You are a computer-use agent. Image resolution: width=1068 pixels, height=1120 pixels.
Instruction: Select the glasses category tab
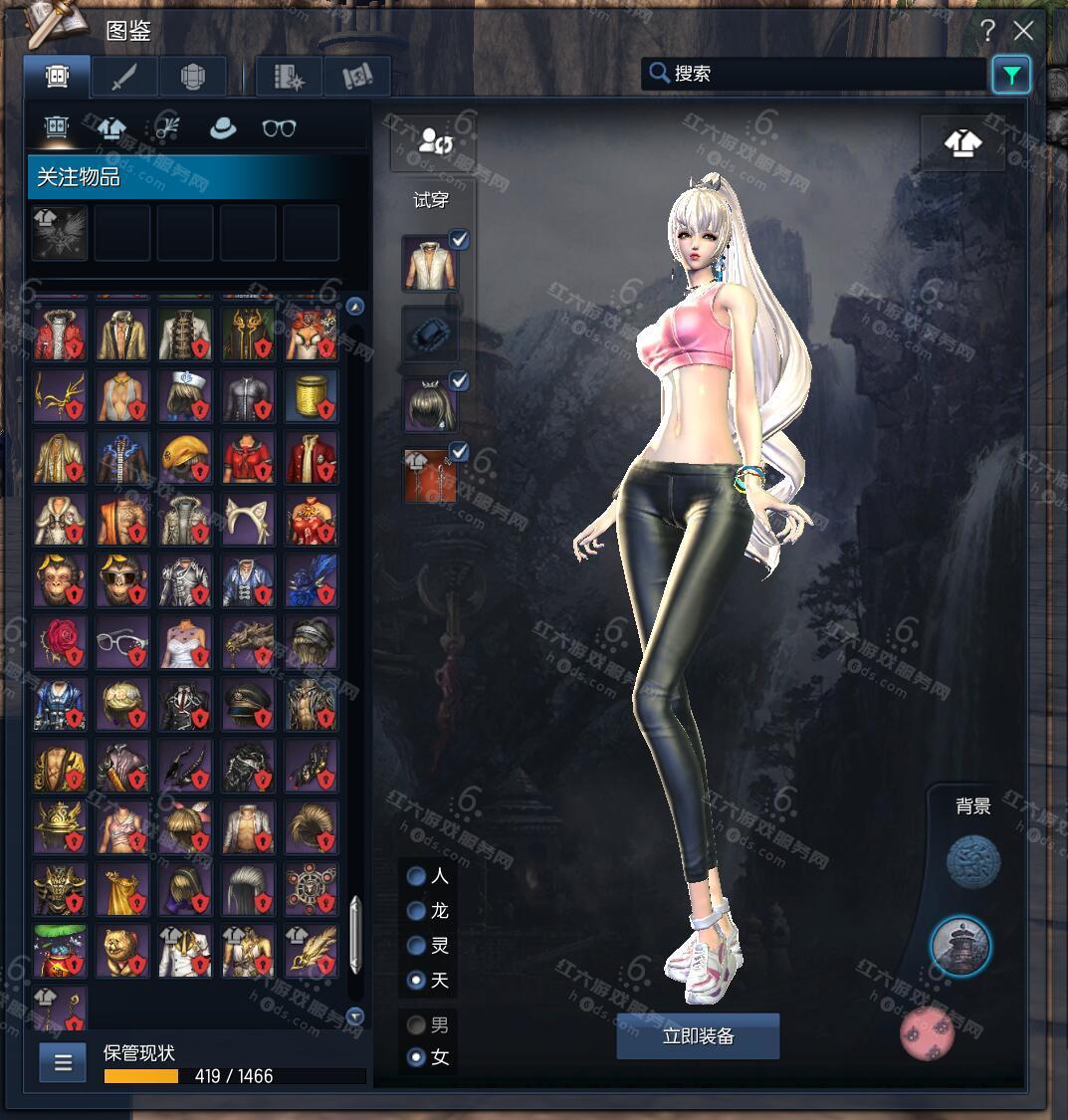tap(279, 128)
